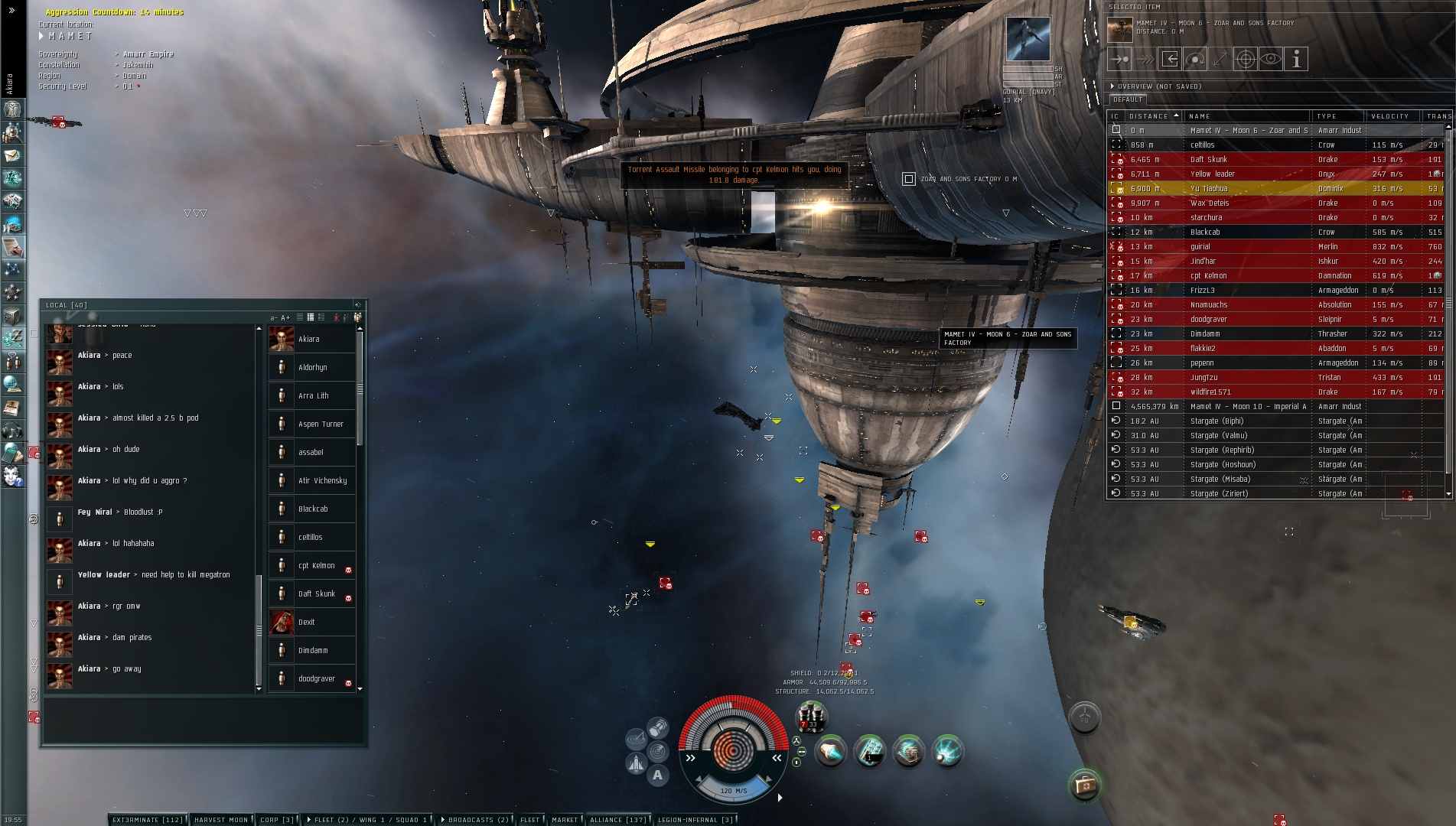1456x826 pixels.
Task: Select the Dexit entry in local members
Action: pyautogui.click(x=307, y=623)
